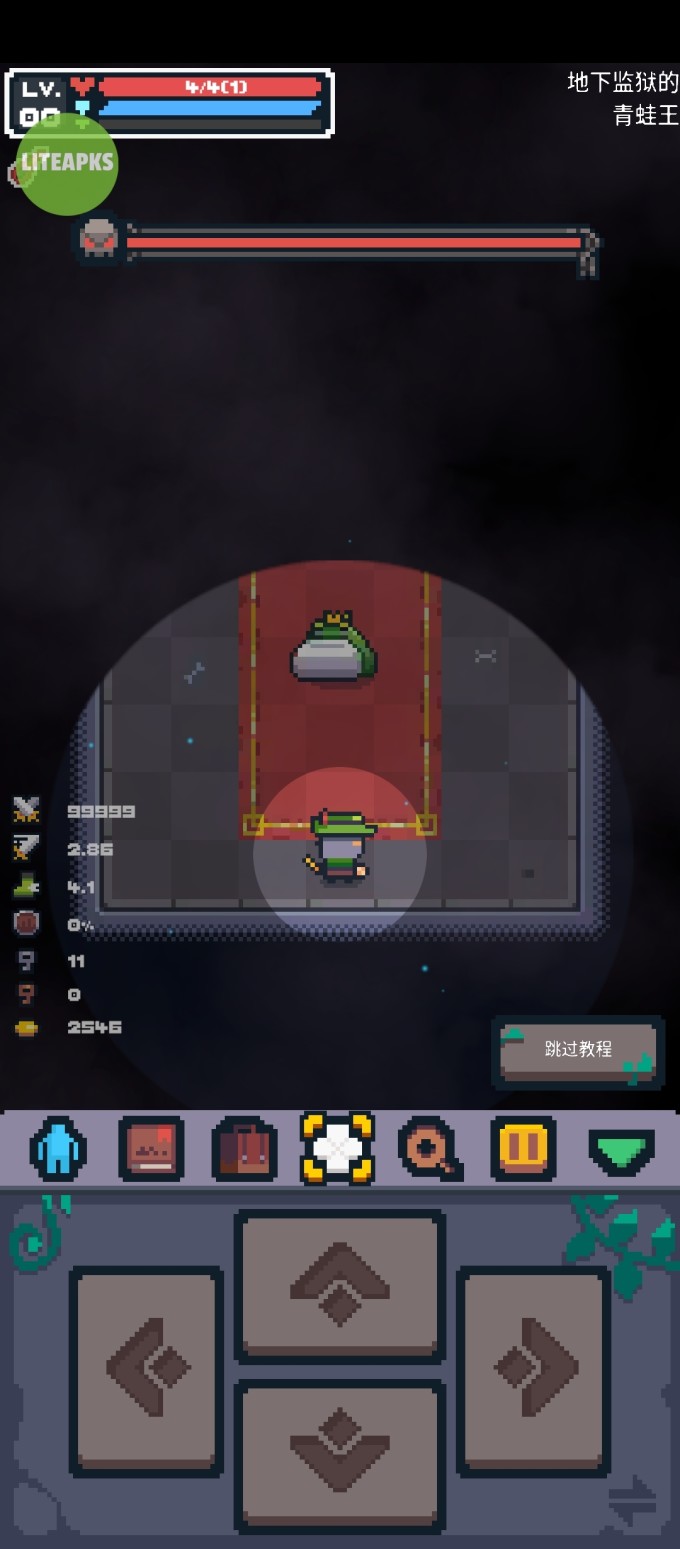The image size is (680, 1549).
Task: Open the red journal book
Action: coord(151,1149)
